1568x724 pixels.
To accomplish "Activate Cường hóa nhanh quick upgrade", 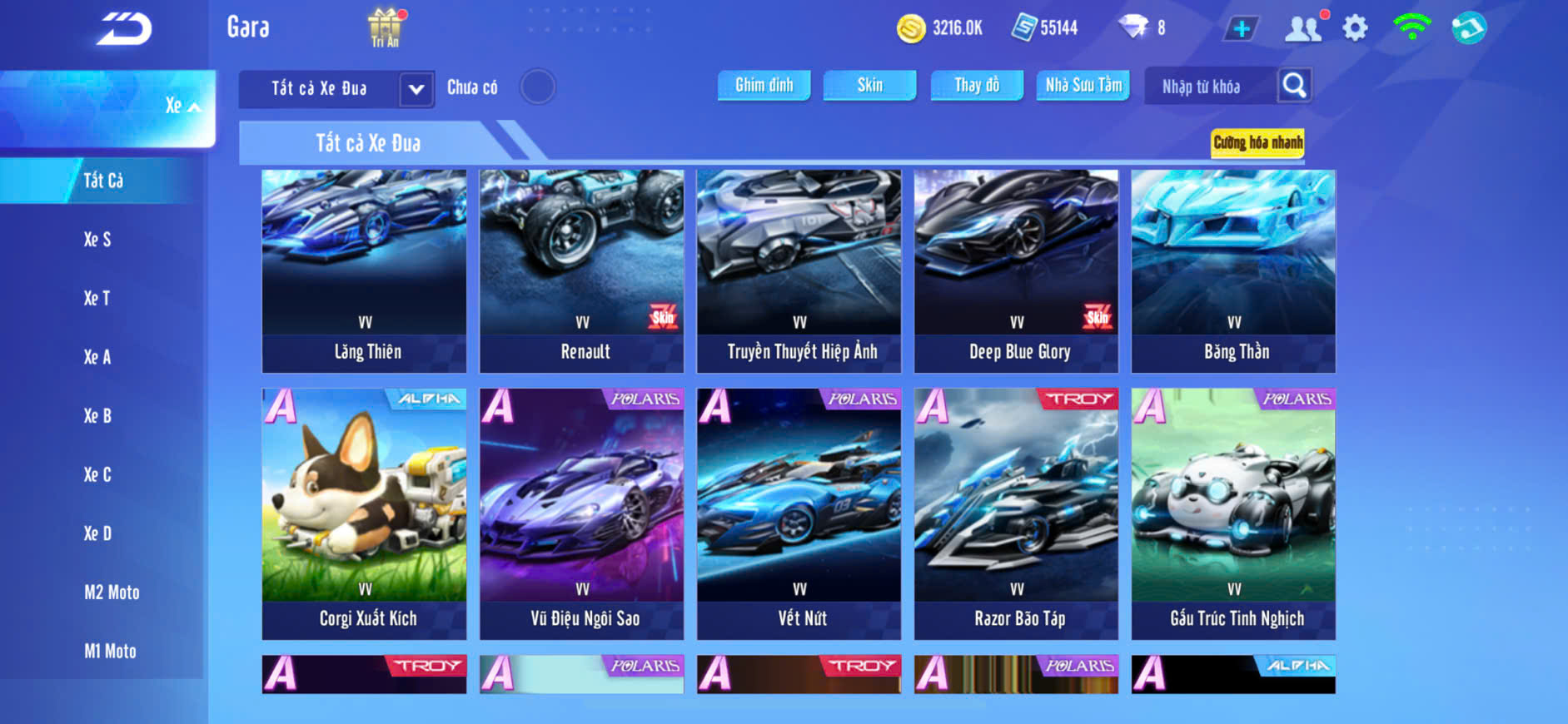I will click(1257, 142).
